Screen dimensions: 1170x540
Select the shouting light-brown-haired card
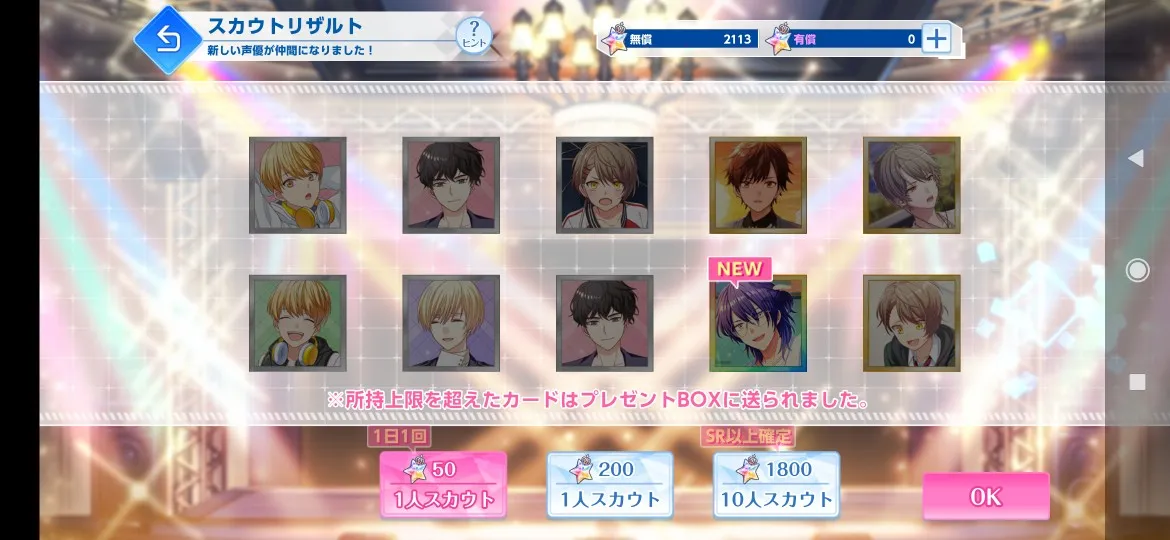click(x=604, y=185)
